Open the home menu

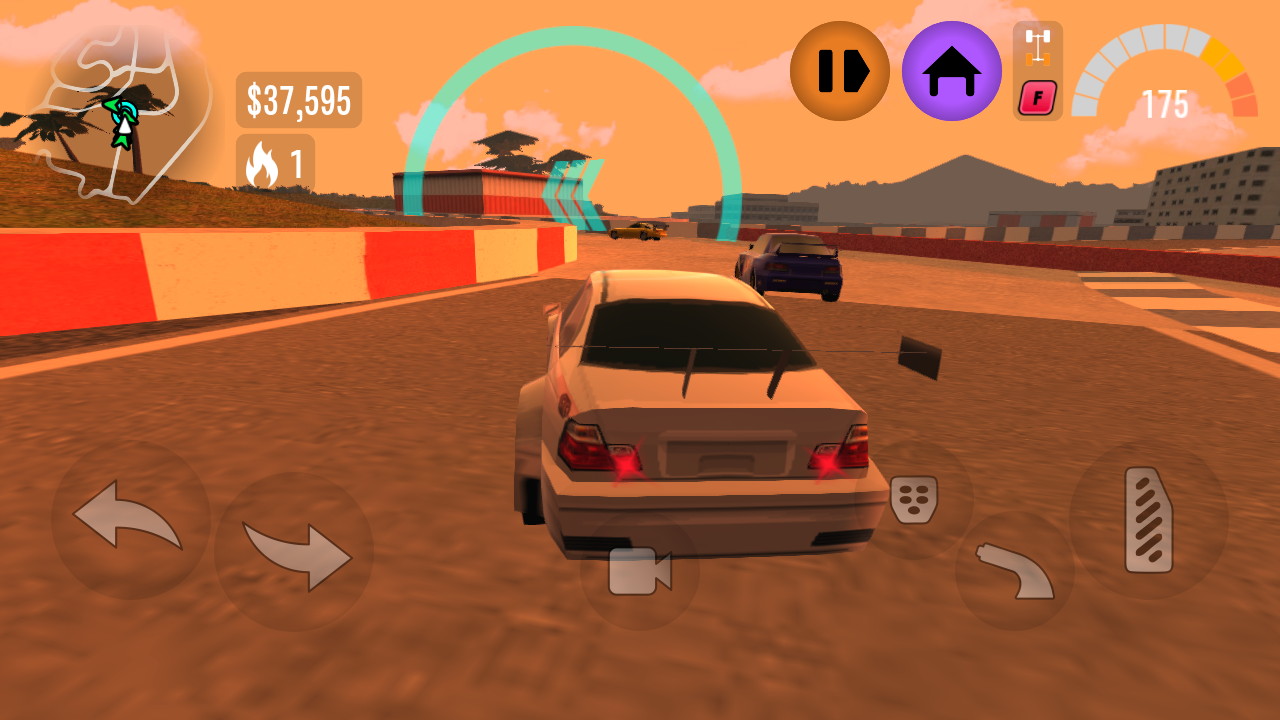[953, 72]
